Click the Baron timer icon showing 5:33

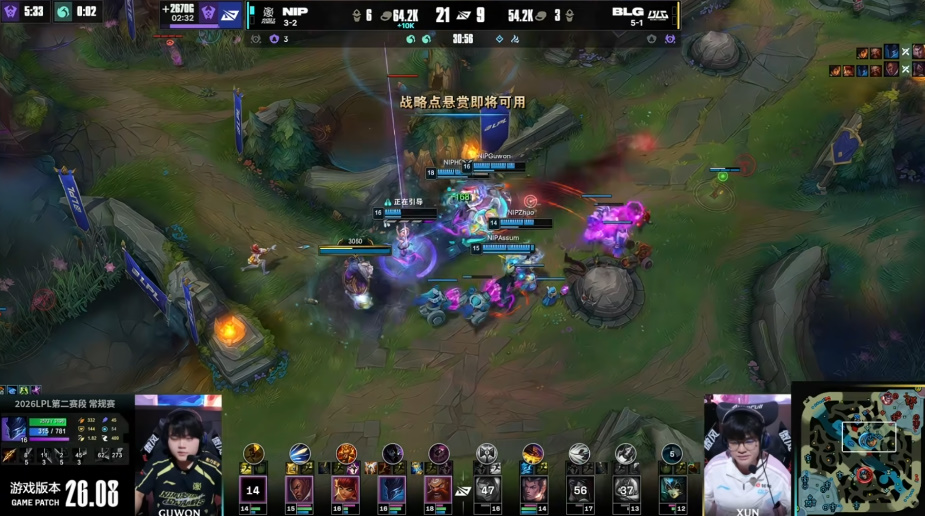click(12, 11)
